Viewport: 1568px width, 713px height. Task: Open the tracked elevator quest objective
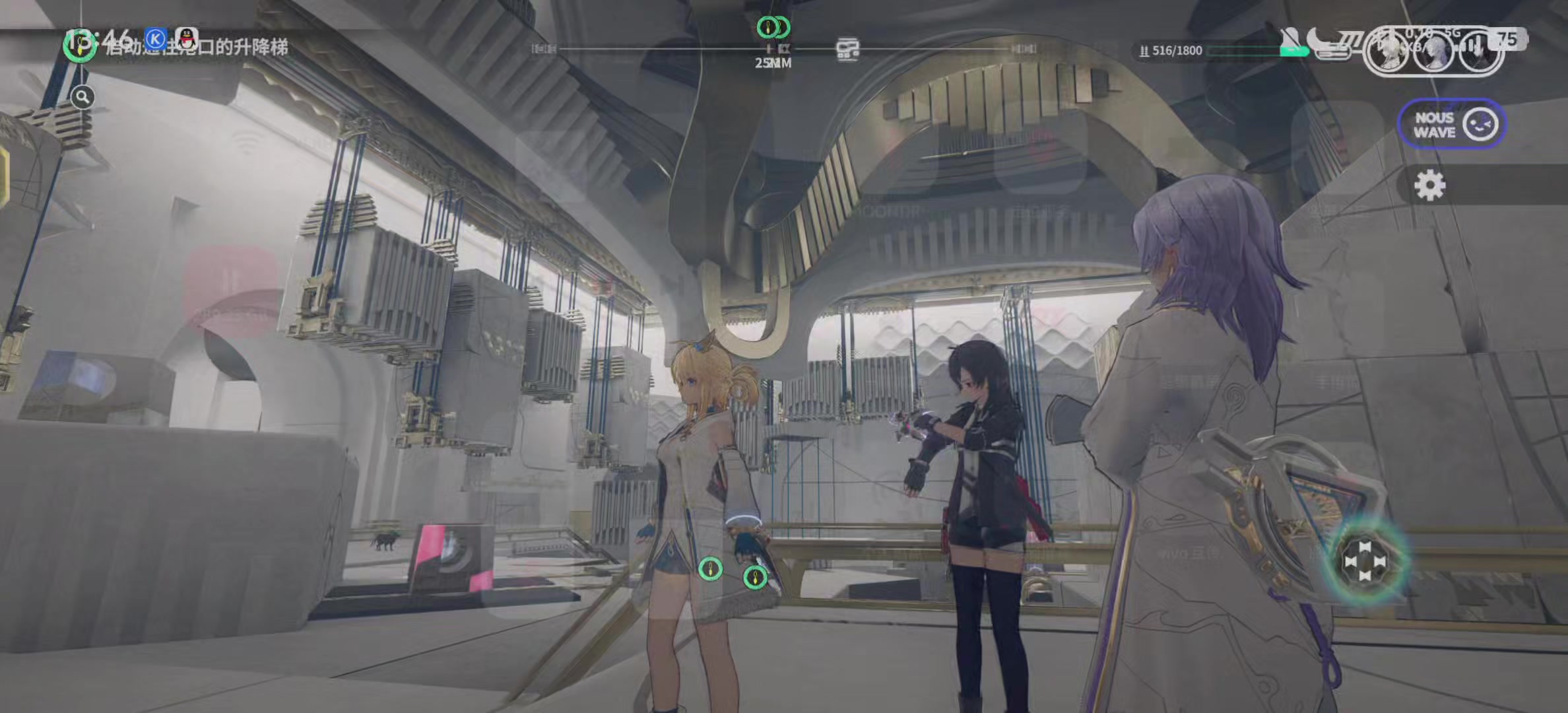[x=195, y=48]
